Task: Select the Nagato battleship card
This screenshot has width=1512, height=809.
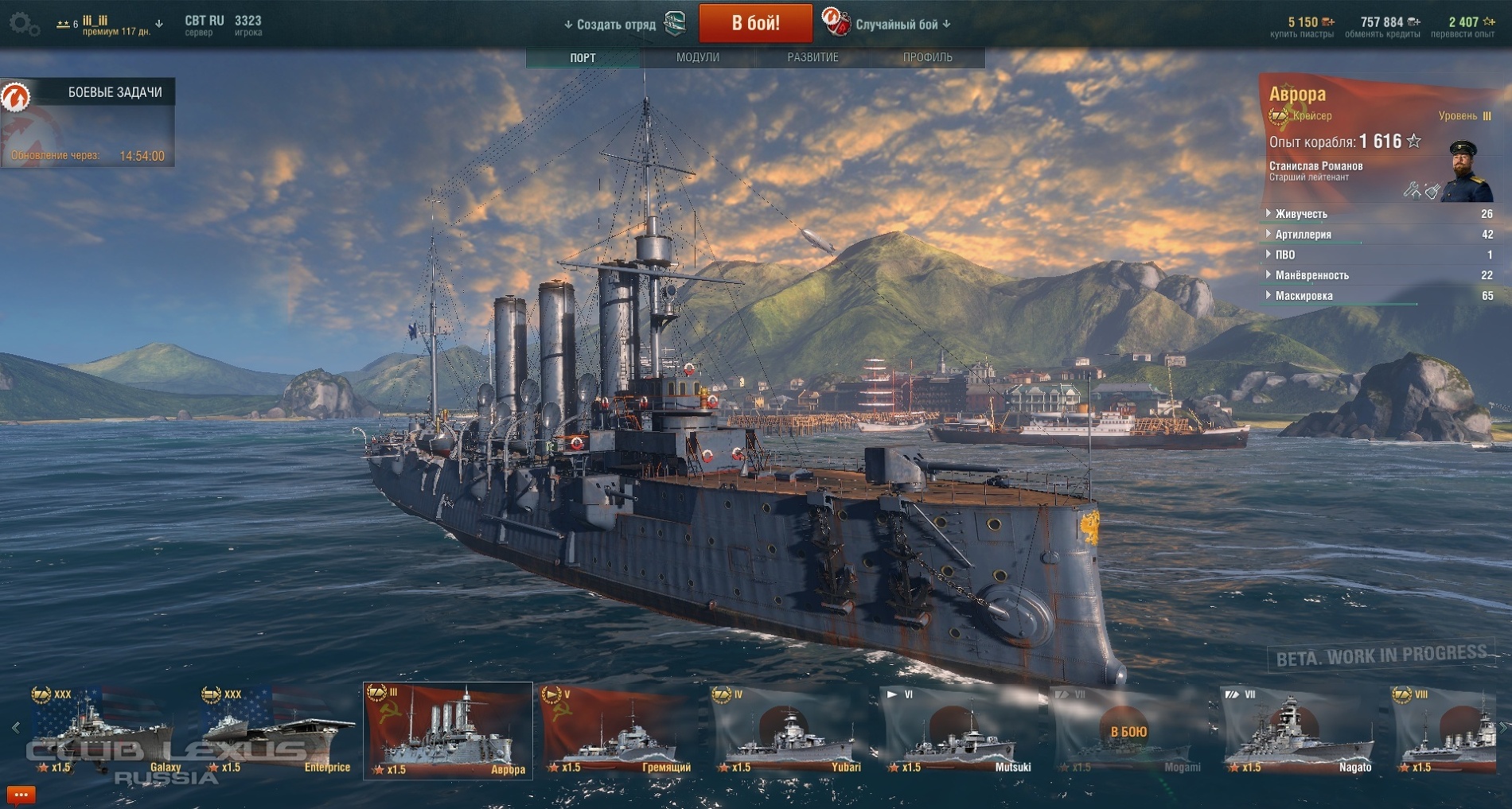Action: [x=1299, y=732]
